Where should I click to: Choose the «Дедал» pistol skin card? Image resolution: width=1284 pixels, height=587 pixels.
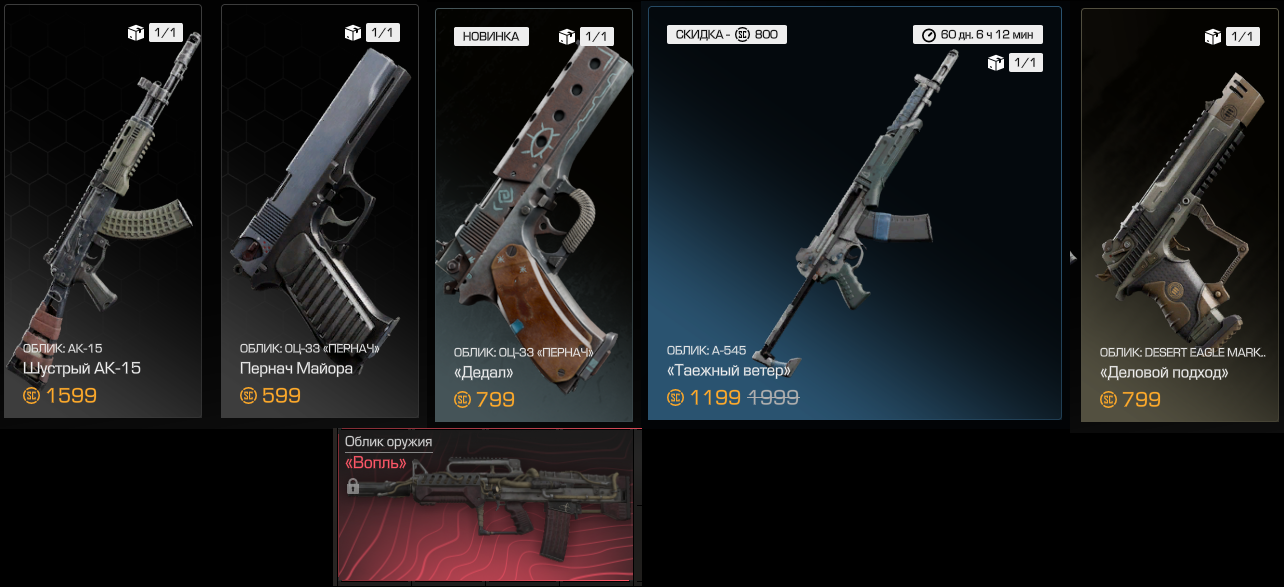pyautogui.click(x=534, y=215)
